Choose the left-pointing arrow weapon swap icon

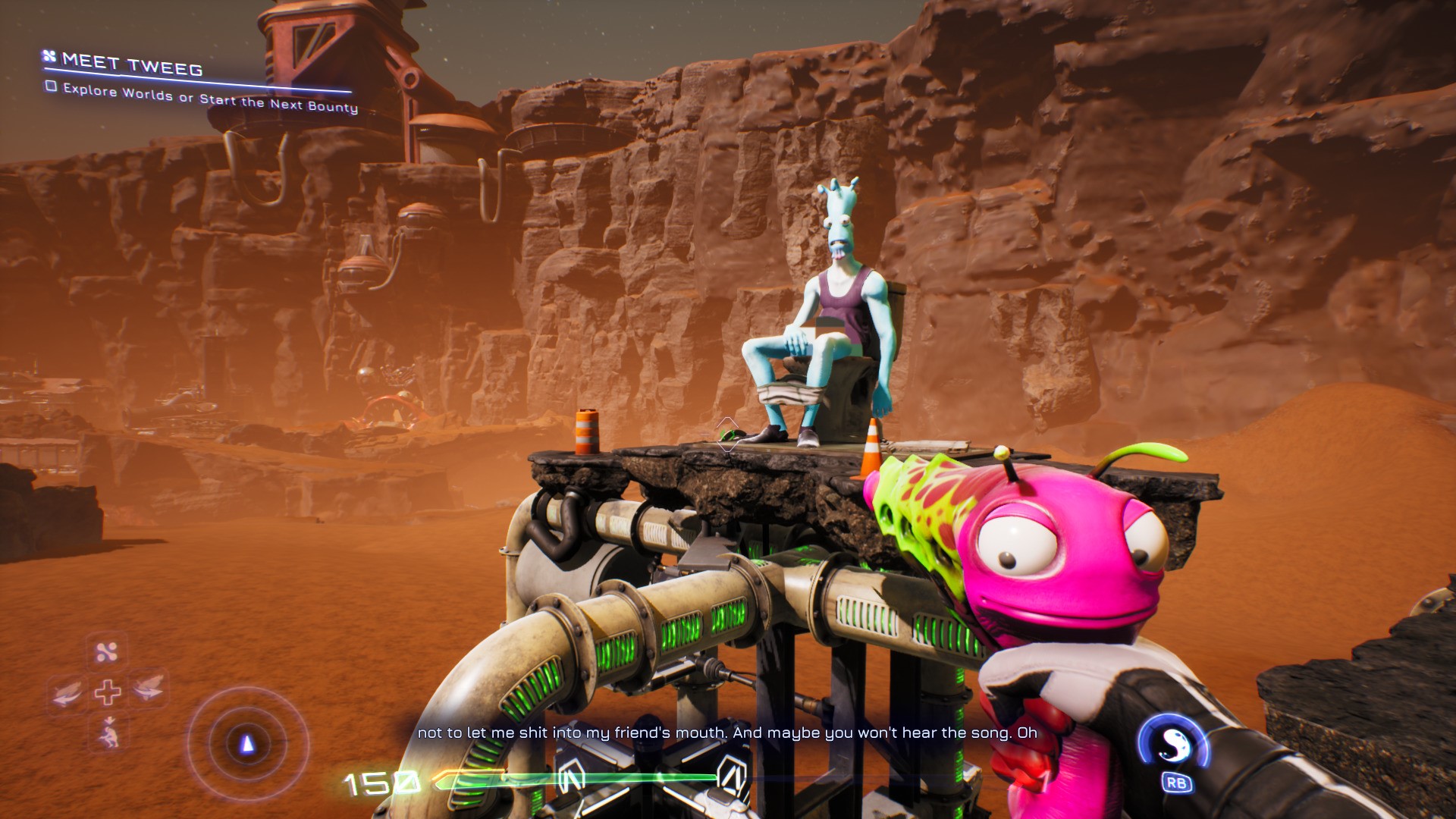pos(67,691)
